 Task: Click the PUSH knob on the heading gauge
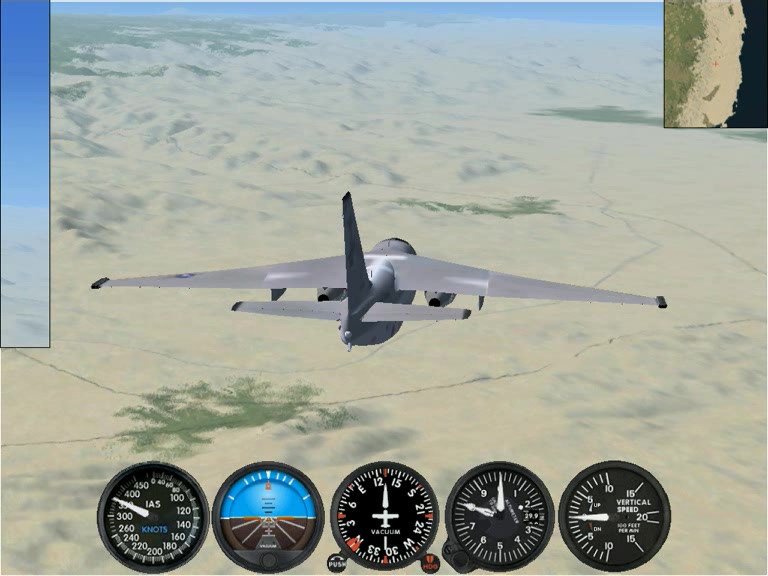click(x=337, y=563)
